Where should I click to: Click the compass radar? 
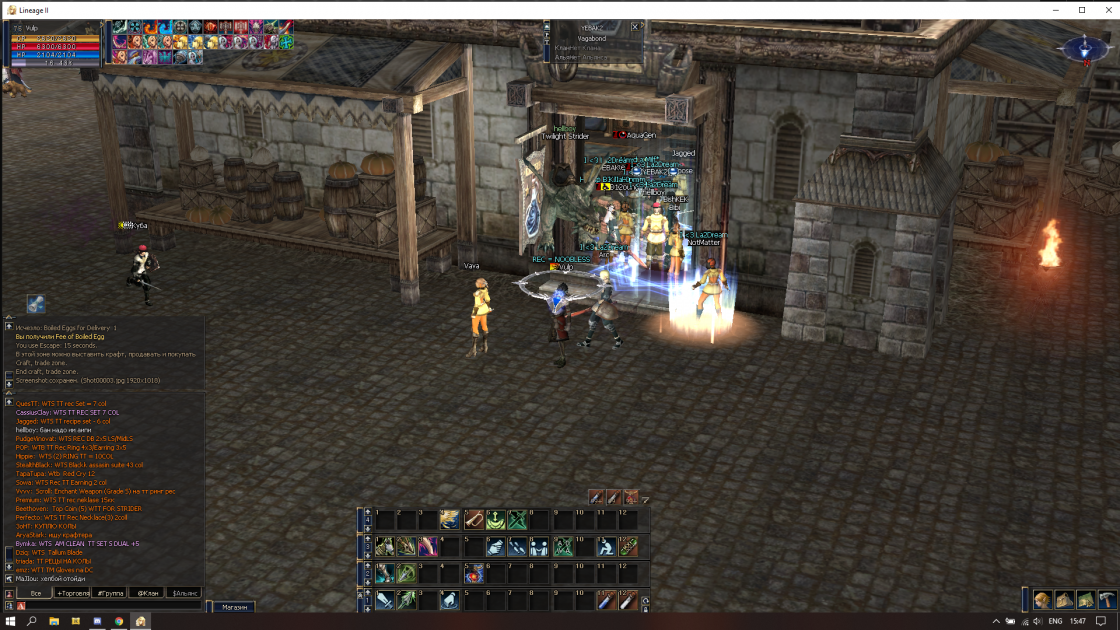[x=1083, y=48]
